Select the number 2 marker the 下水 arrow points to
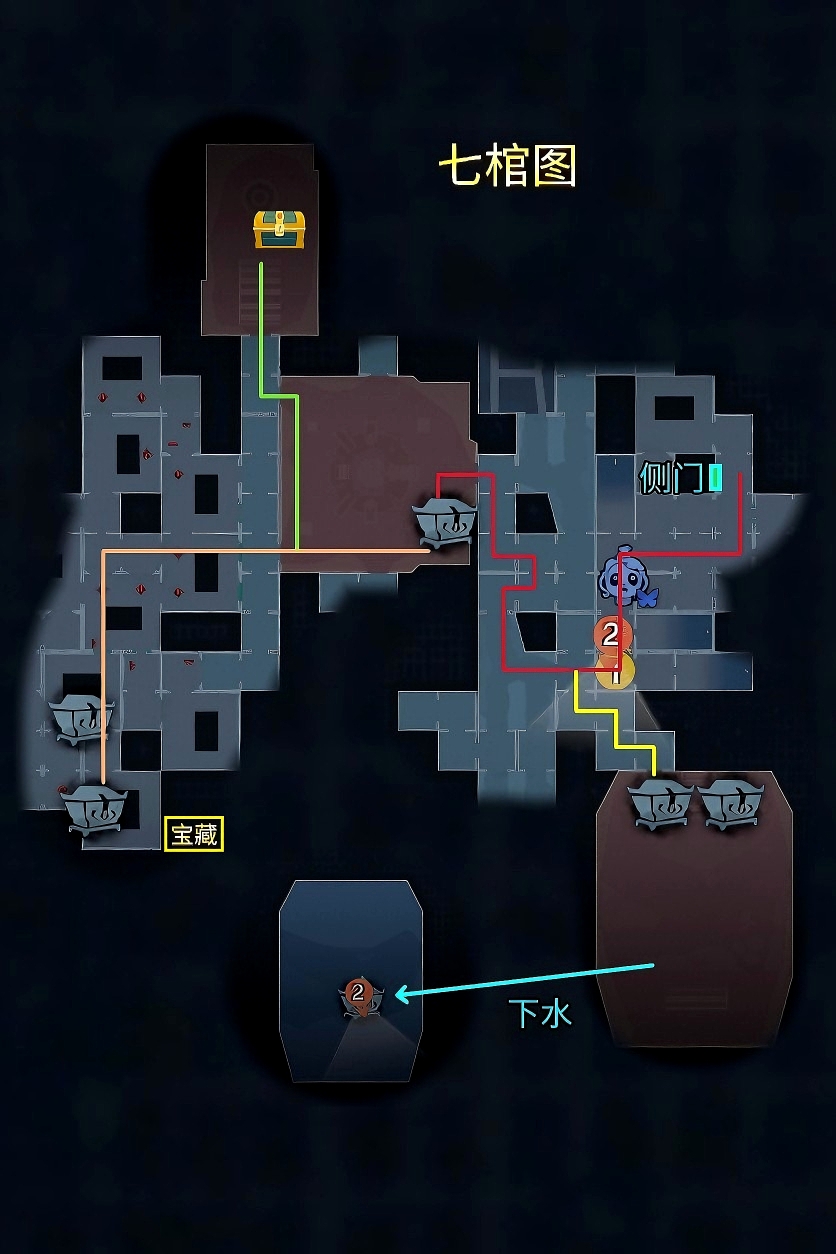This screenshot has width=836, height=1254. 358,994
